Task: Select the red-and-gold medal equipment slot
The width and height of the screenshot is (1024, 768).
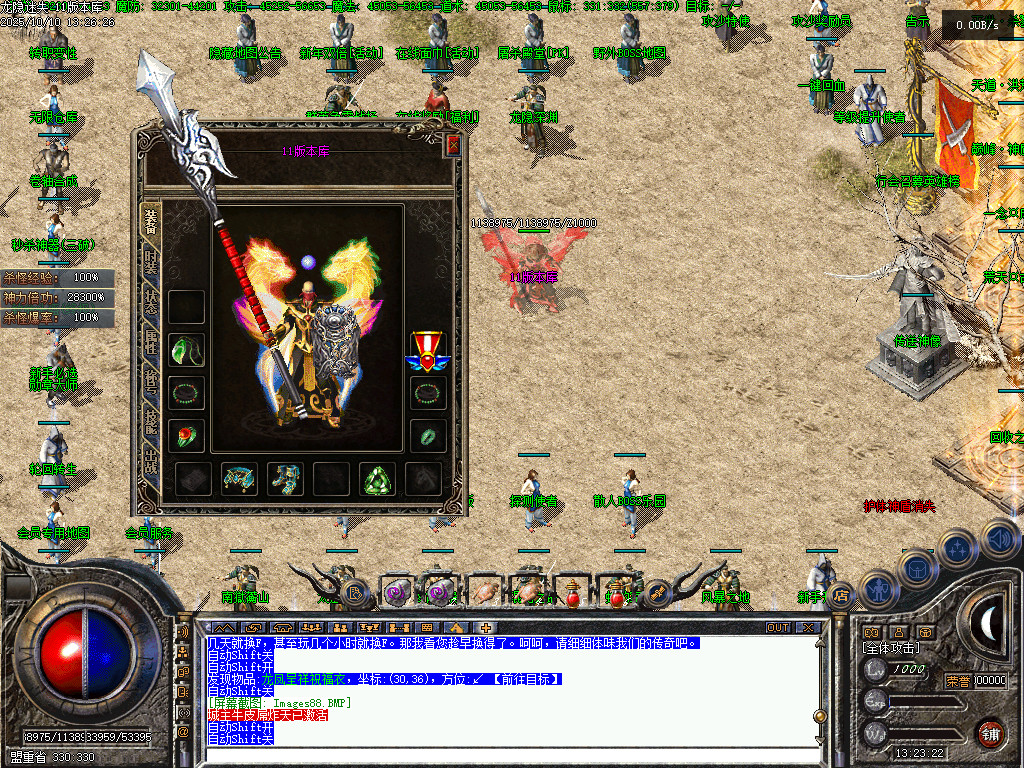Action: (x=427, y=350)
